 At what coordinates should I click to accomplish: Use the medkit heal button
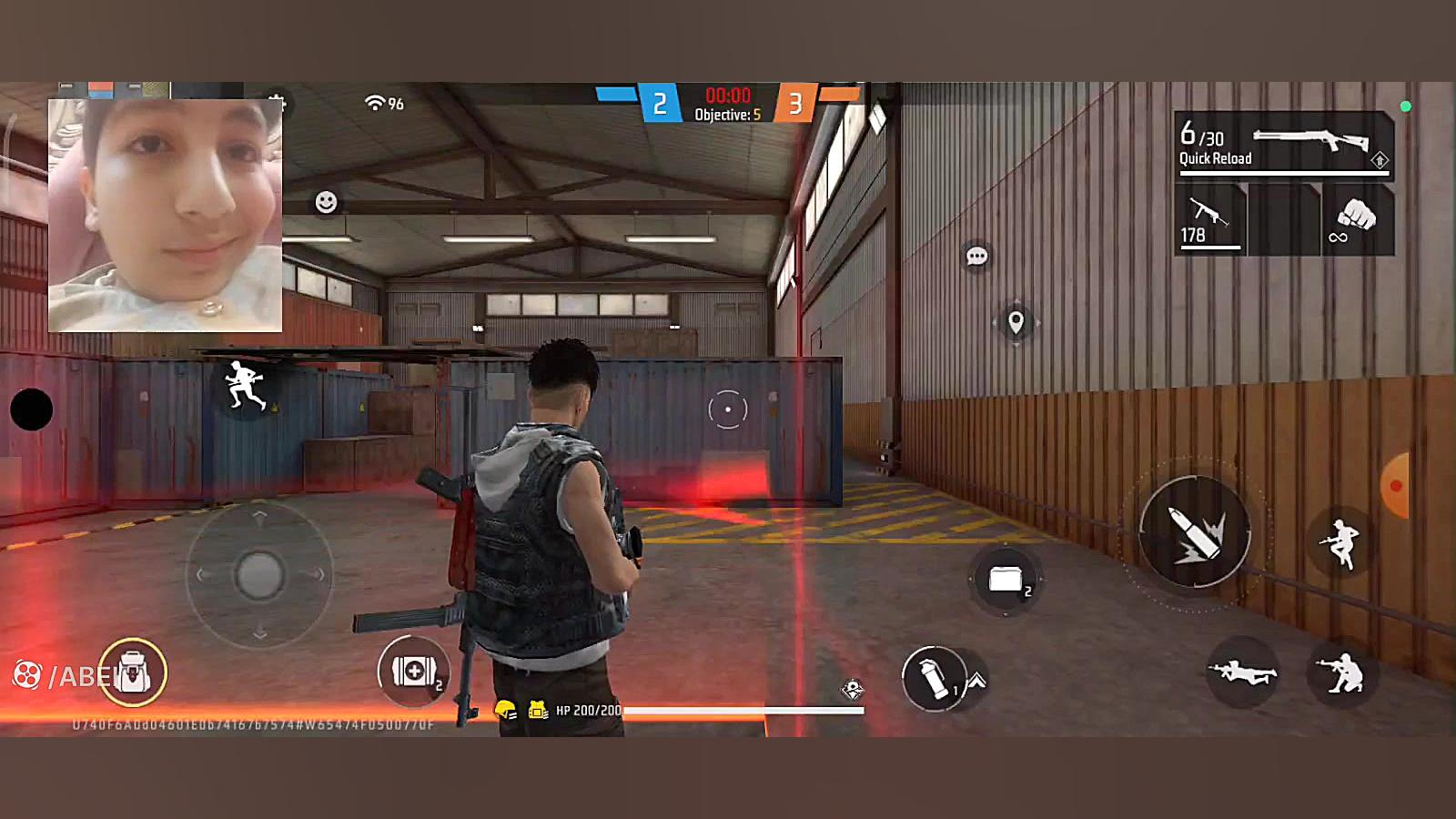pos(413,672)
